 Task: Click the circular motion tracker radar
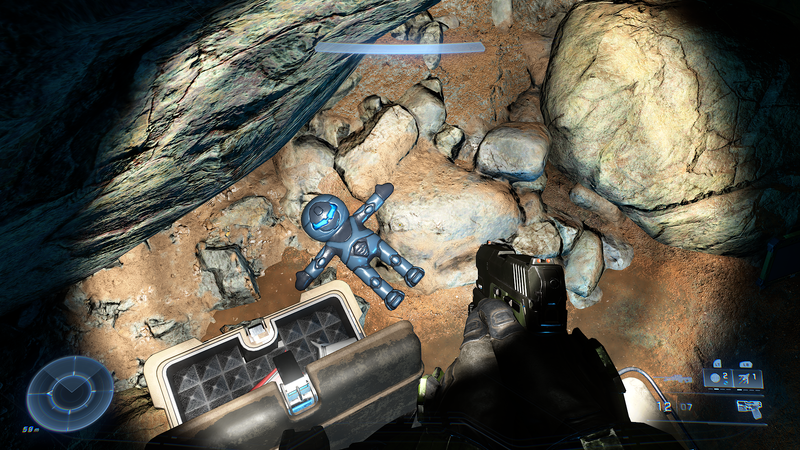pyautogui.click(x=70, y=392)
